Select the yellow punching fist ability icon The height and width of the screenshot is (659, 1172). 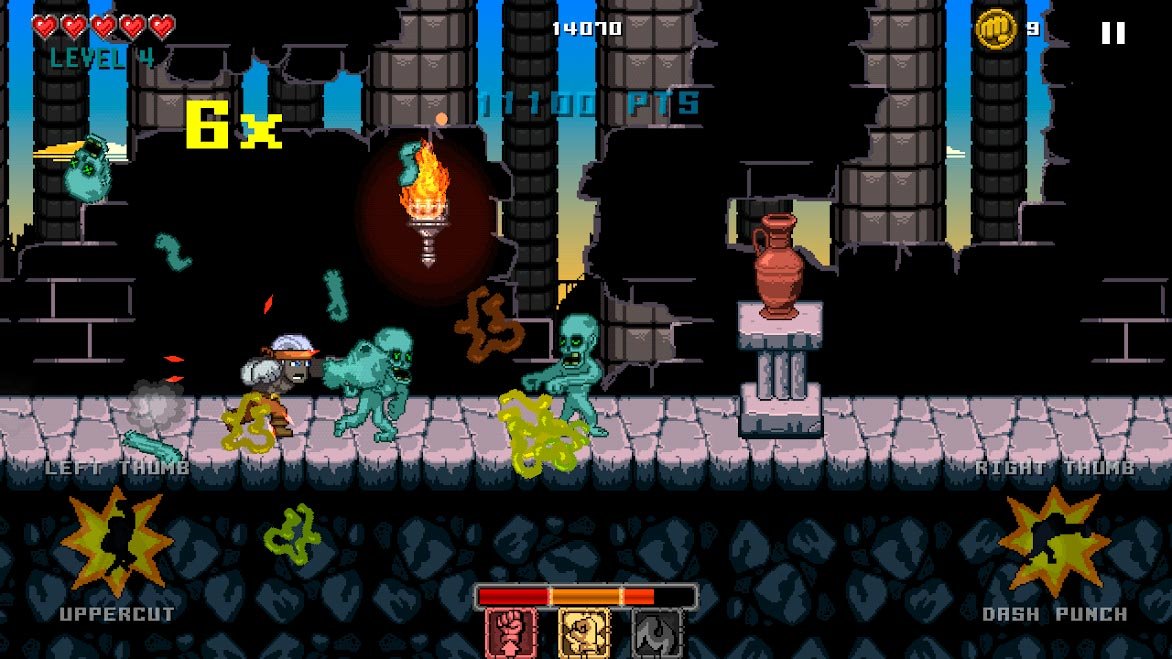tap(584, 633)
